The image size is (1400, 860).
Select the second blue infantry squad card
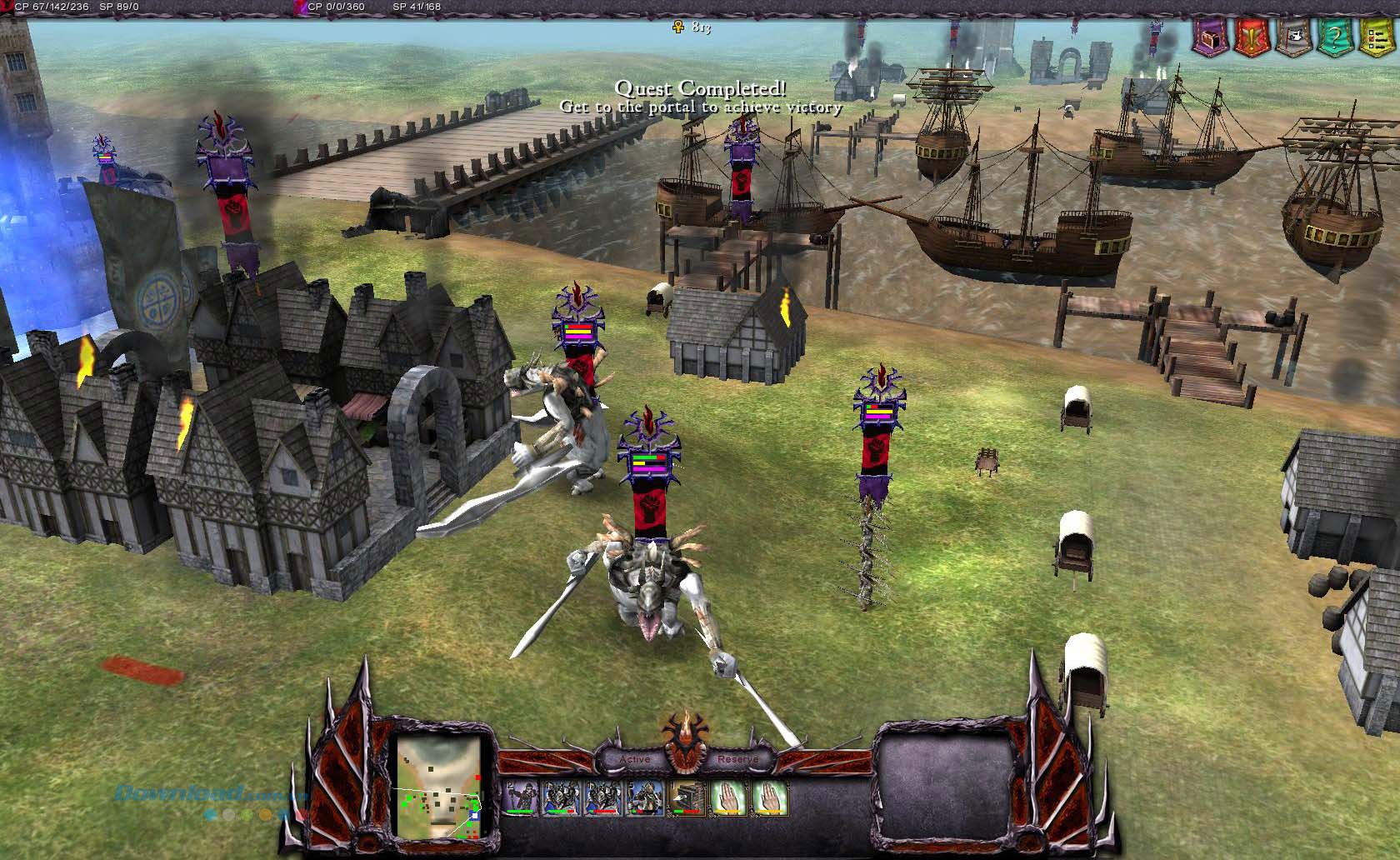point(602,794)
